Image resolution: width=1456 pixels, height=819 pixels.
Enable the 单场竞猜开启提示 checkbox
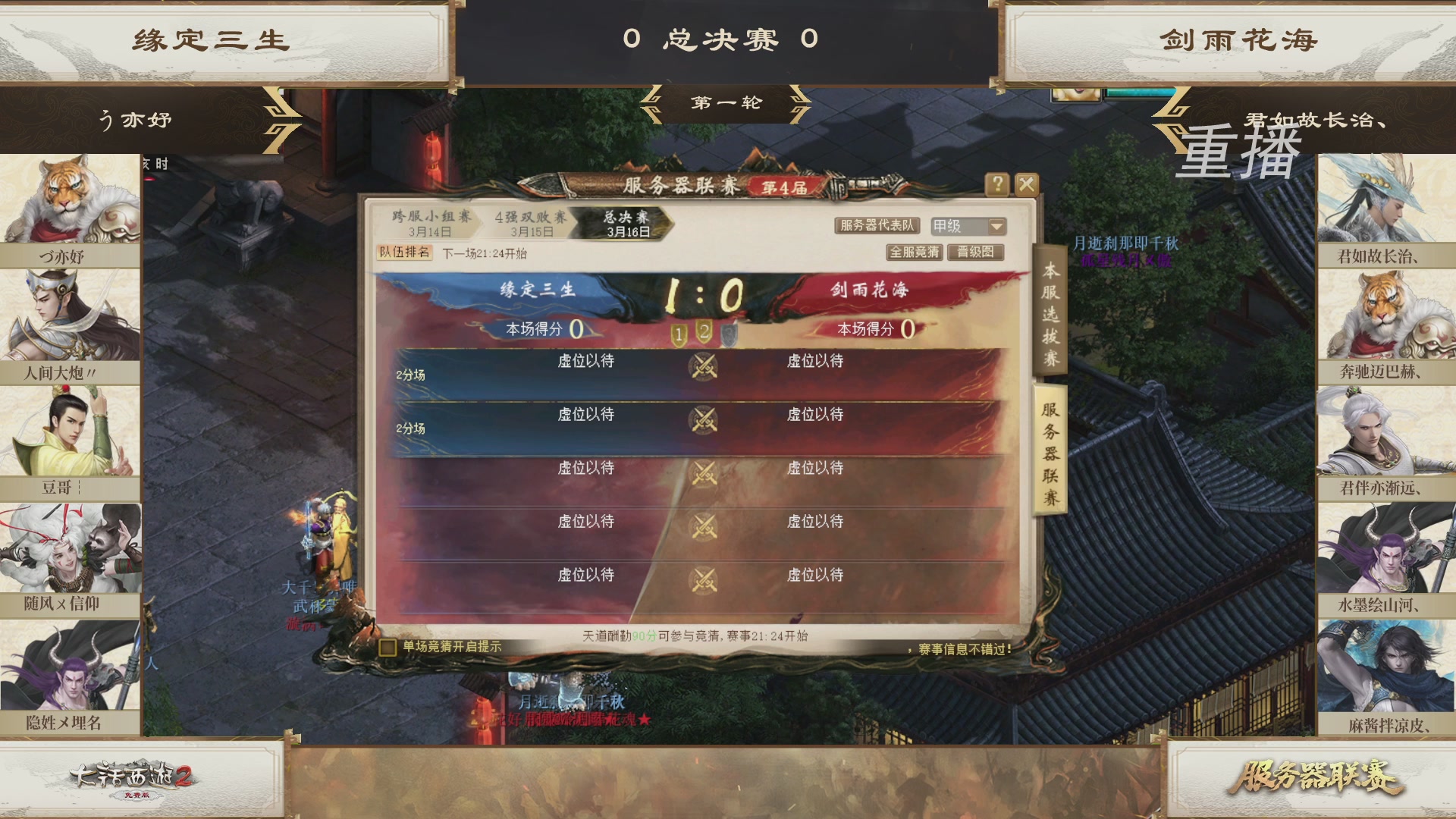pos(388,646)
